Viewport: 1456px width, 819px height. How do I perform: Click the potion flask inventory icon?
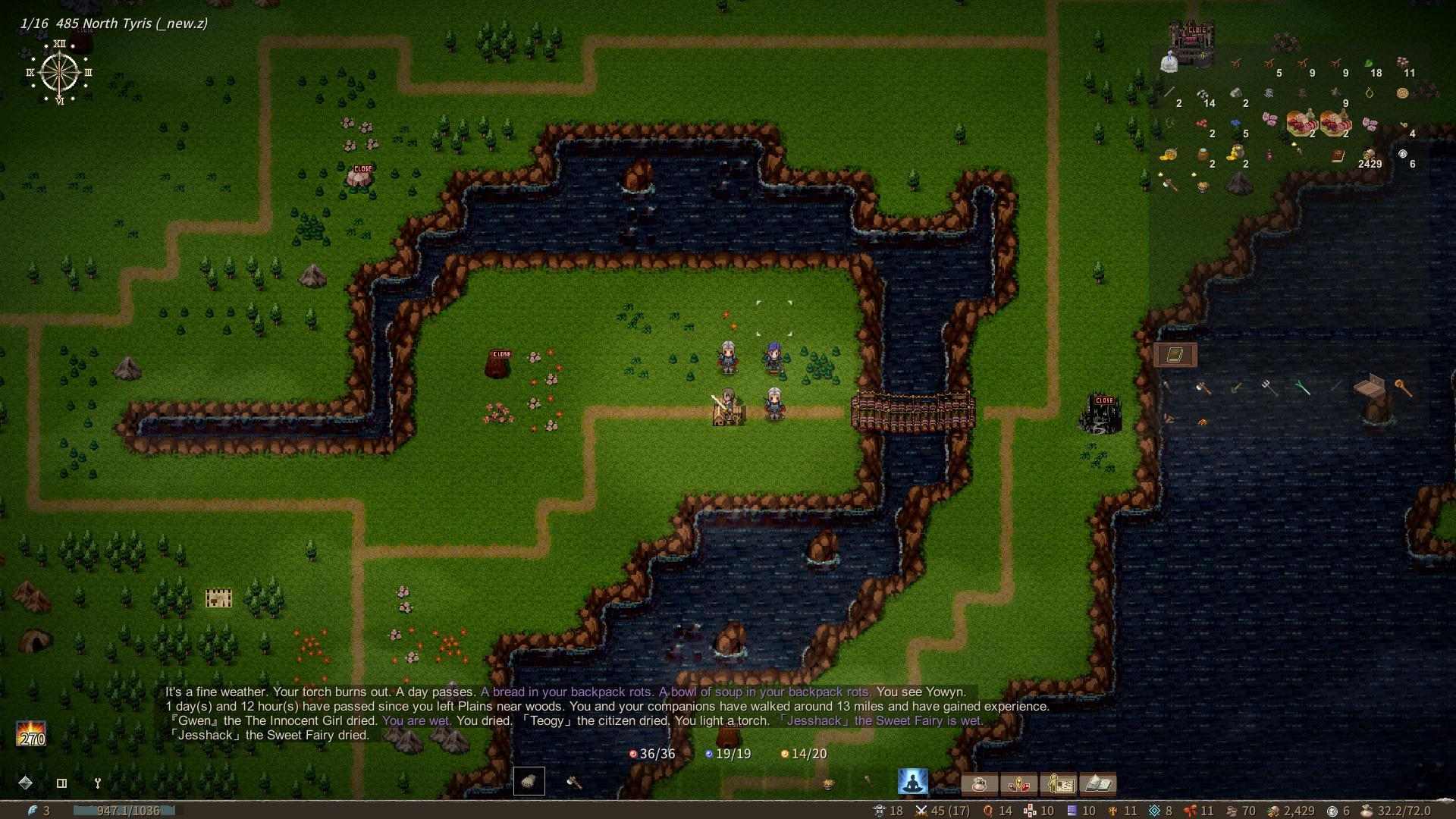981,784
